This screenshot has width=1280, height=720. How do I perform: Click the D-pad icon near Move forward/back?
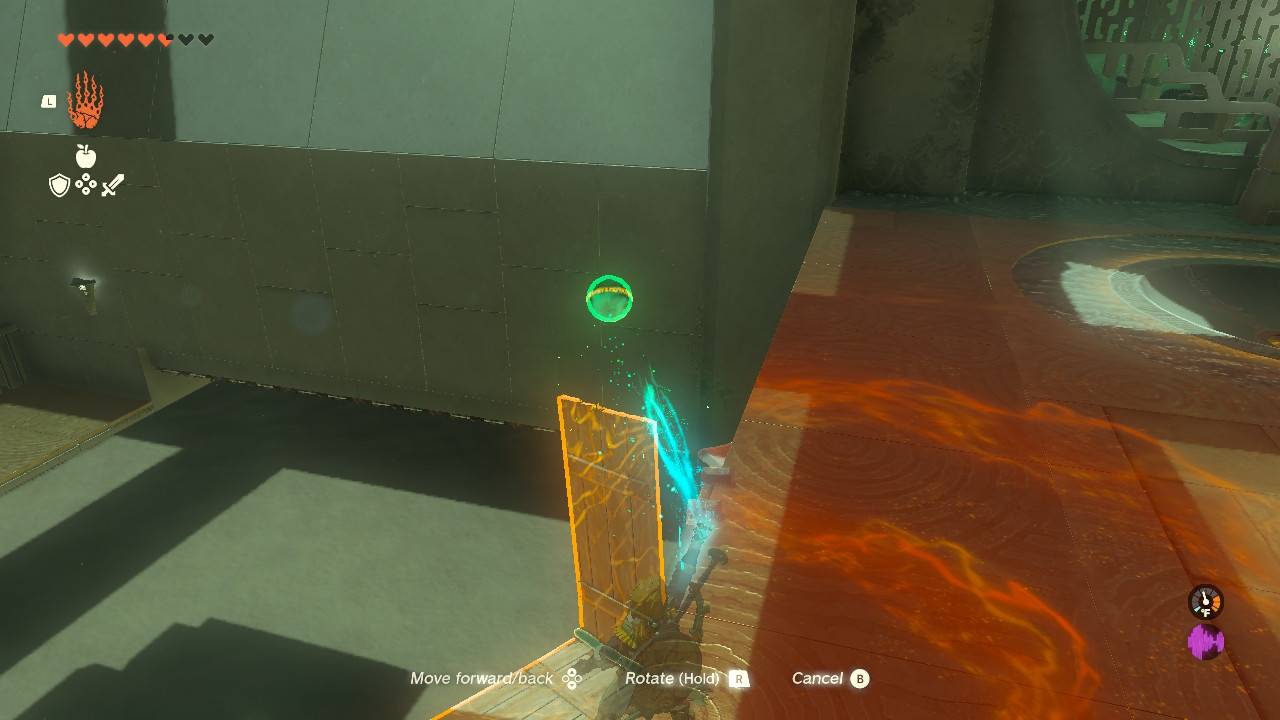point(573,678)
